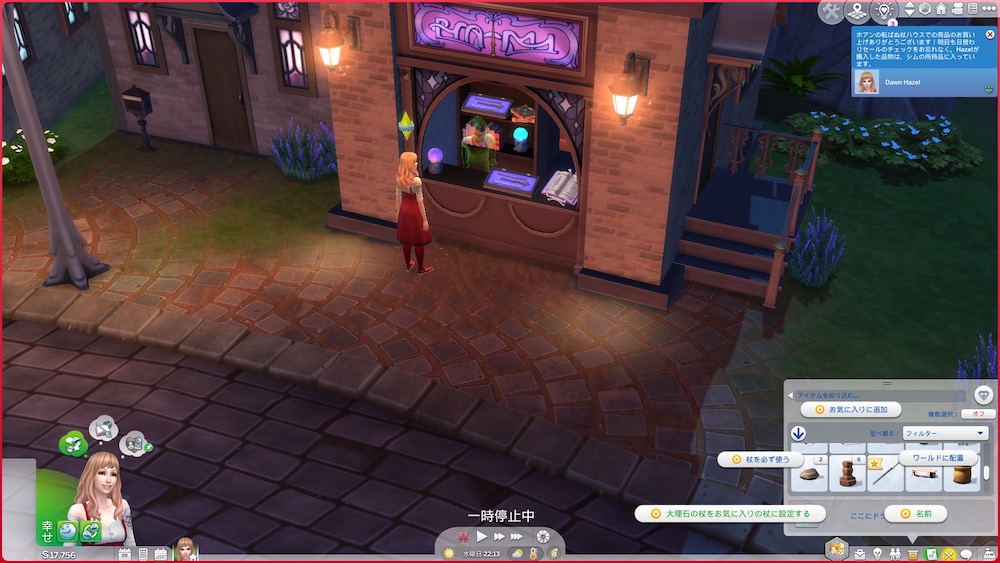Choose ワールドに配置 to place the item
The width and height of the screenshot is (1000, 563).
click(x=938, y=458)
